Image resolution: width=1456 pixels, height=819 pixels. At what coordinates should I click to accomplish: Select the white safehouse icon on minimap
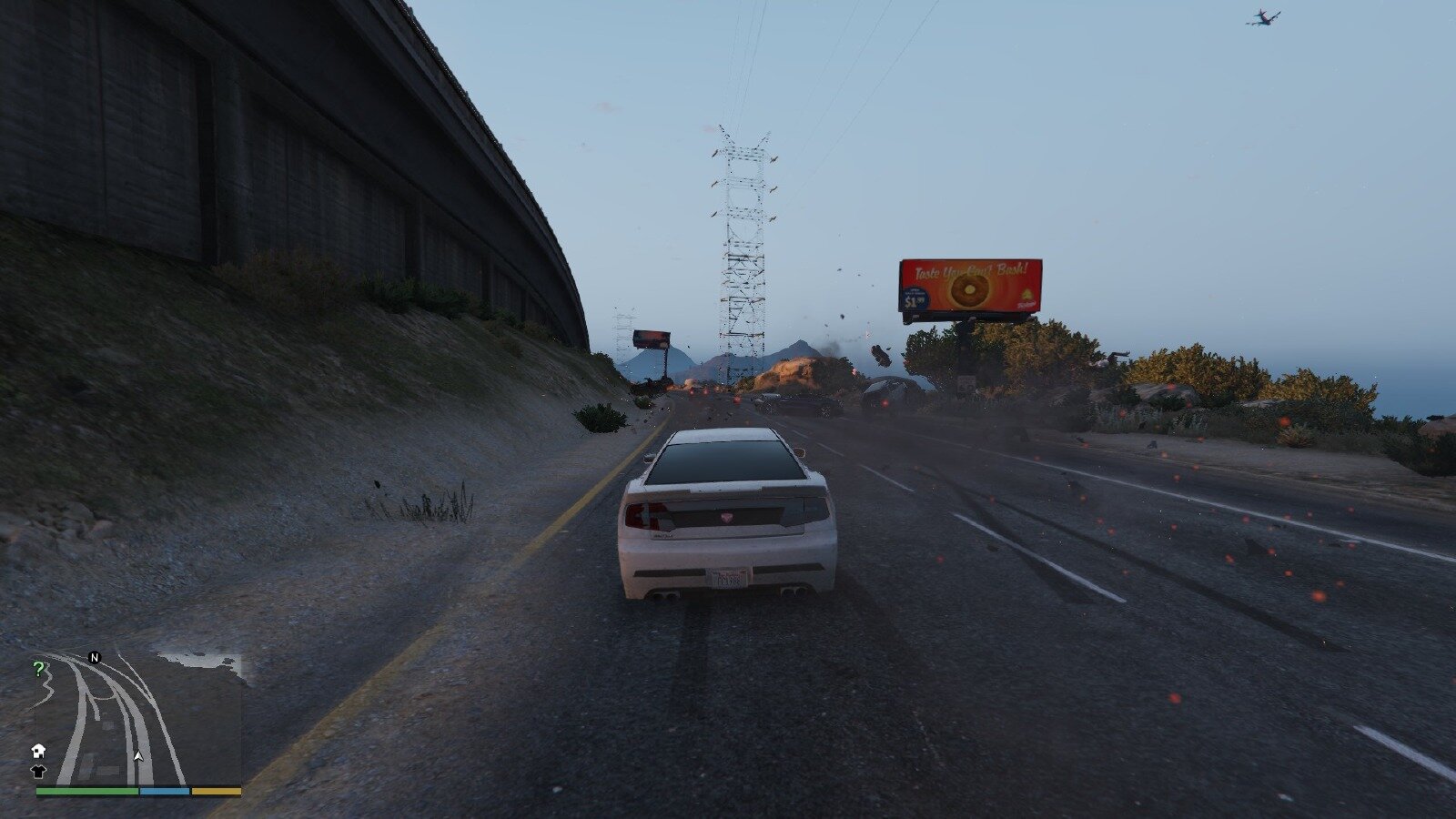click(38, 751)
